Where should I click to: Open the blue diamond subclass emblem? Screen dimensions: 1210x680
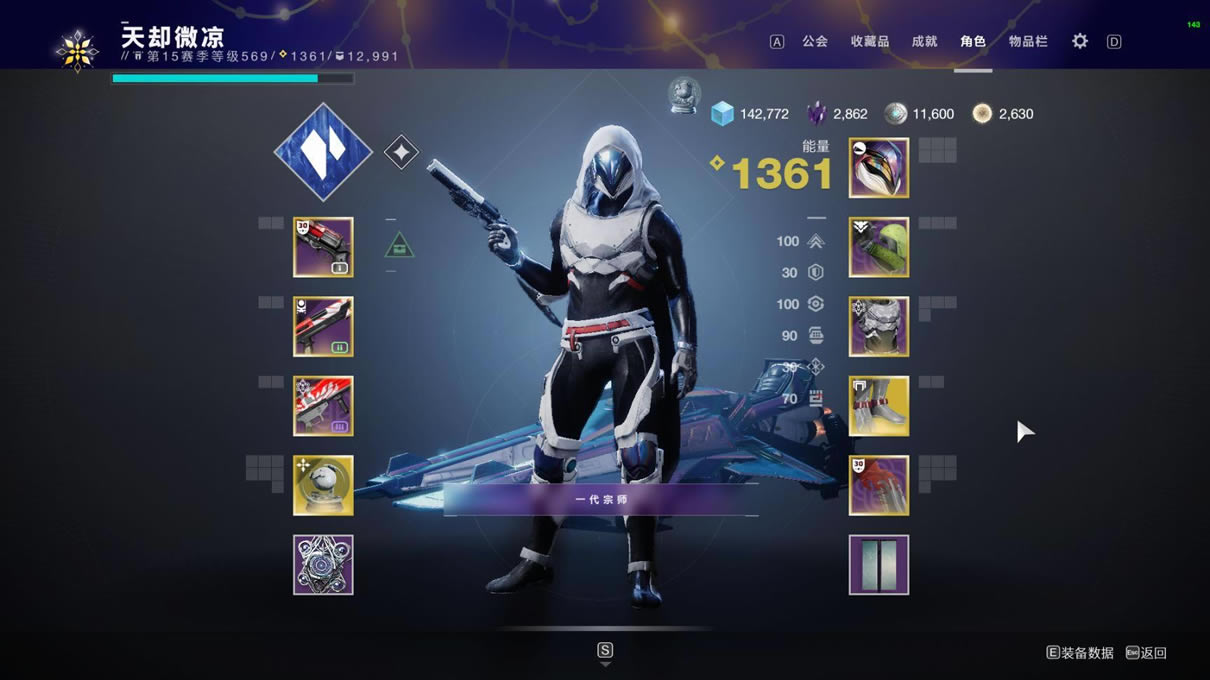(323, 152)
